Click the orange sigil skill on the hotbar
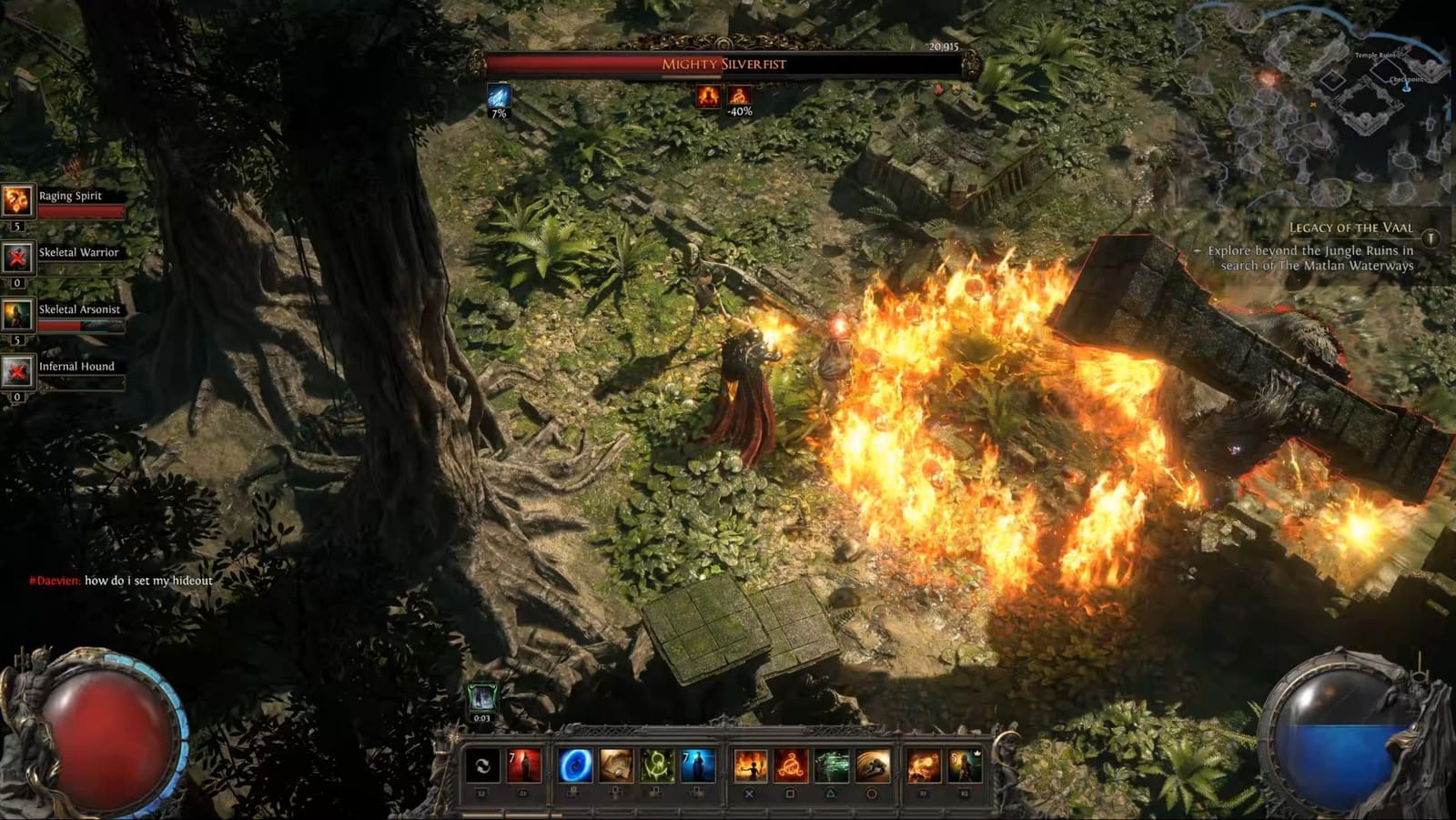Screen dimensions: 1456x820 tap(789, 766)
